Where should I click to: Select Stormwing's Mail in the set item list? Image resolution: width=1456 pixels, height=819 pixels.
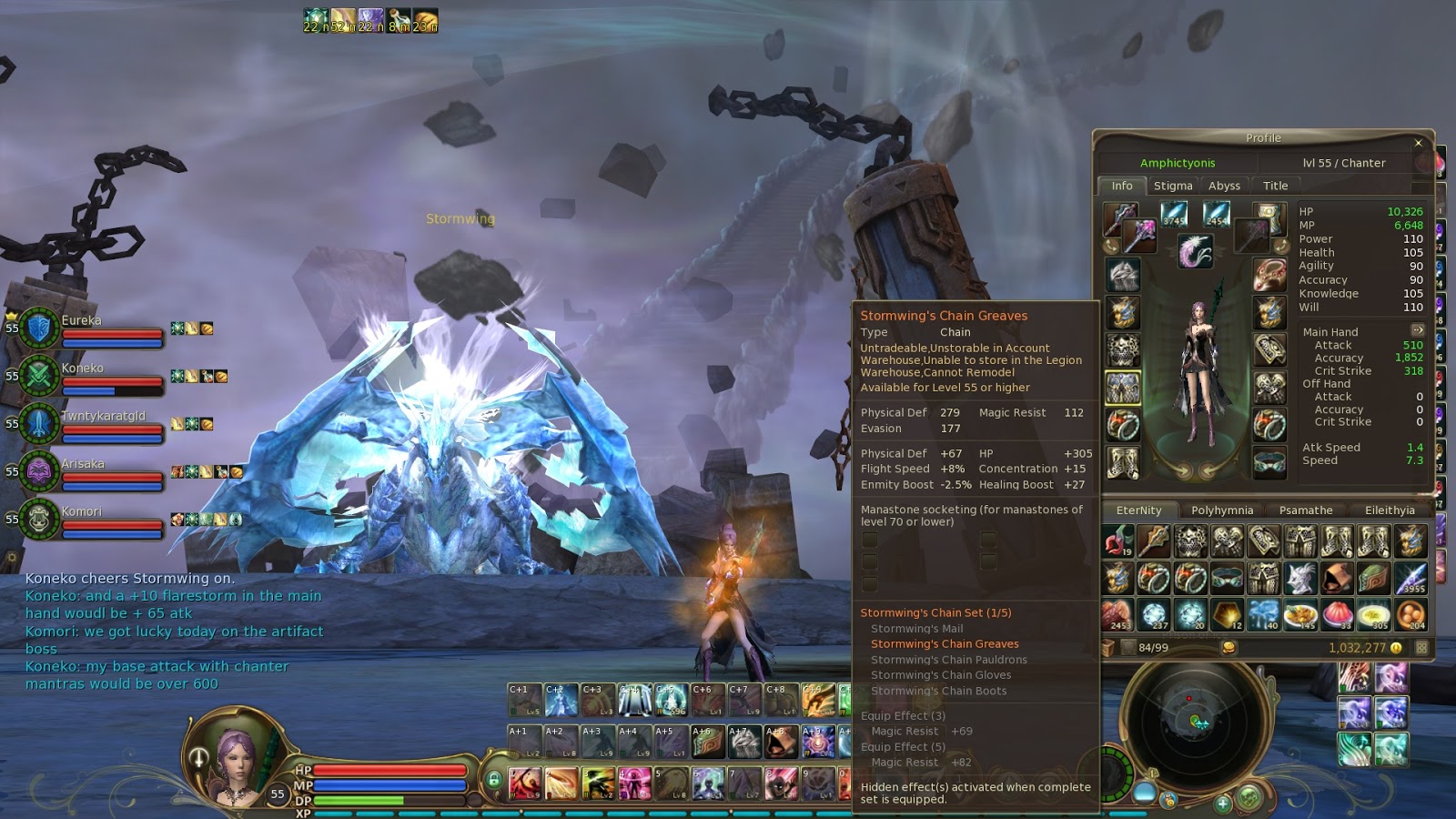tap(920, 629)
